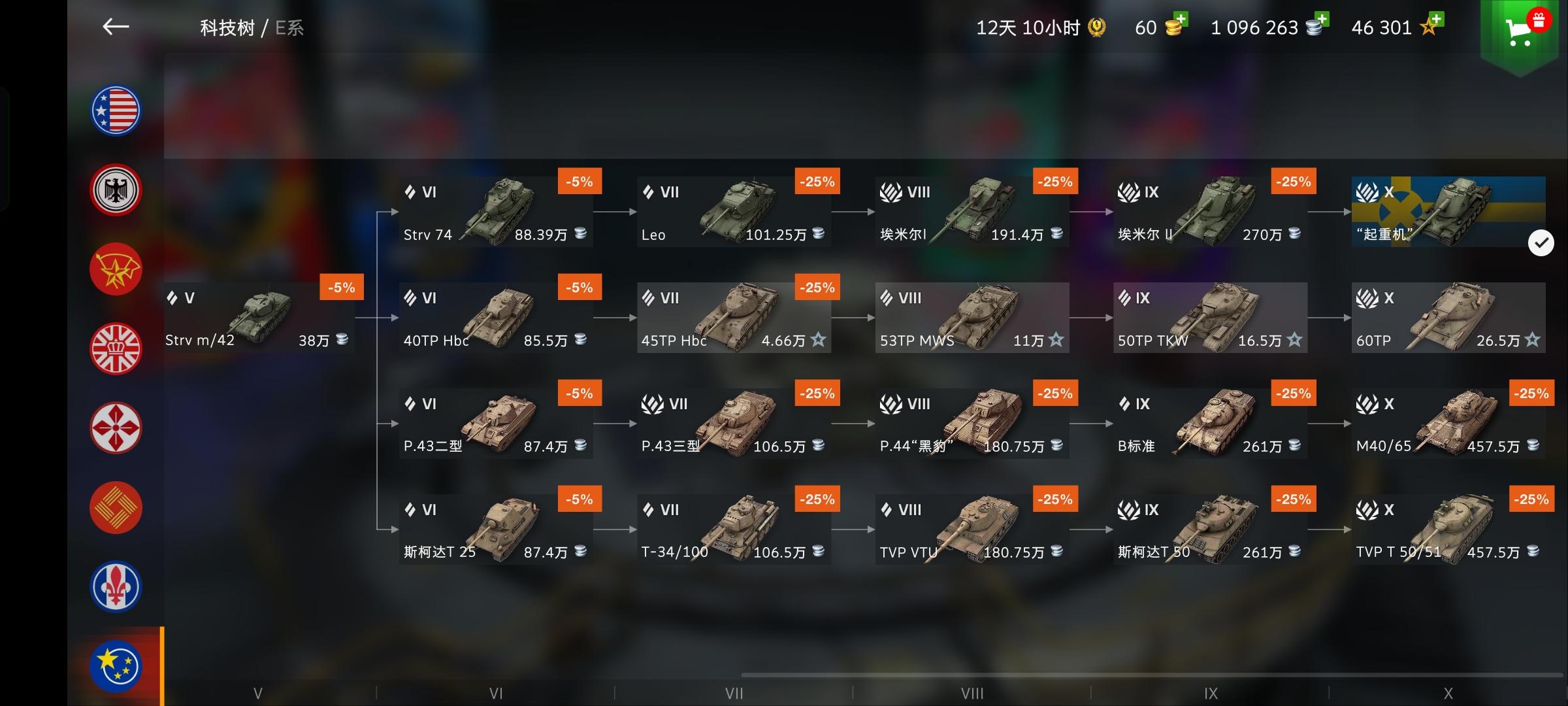Viewport: 1568px width, 706px height.
Task: Open the Germany tech tree
Action: point(115,190)
